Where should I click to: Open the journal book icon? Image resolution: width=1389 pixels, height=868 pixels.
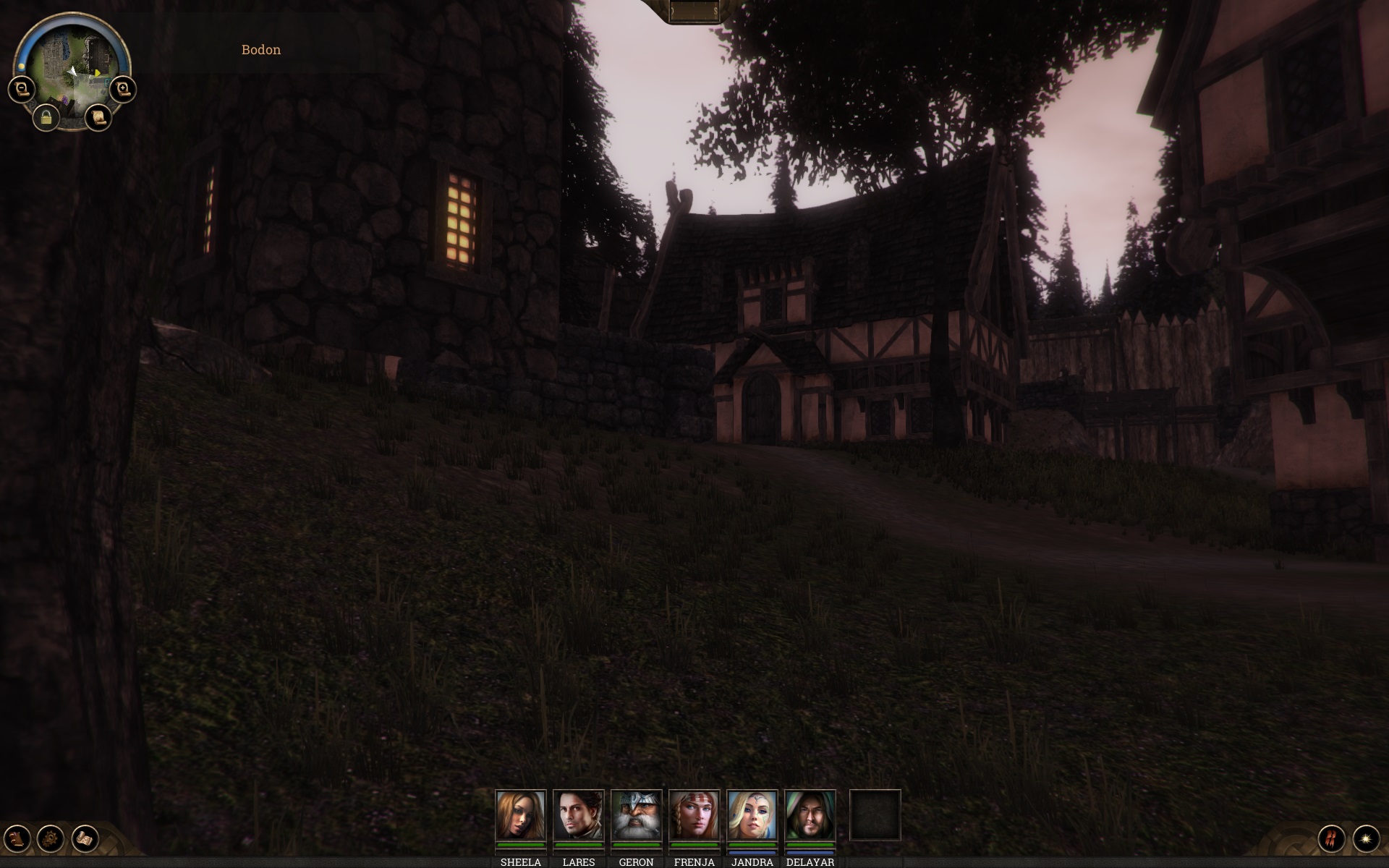tap(17, 838)
